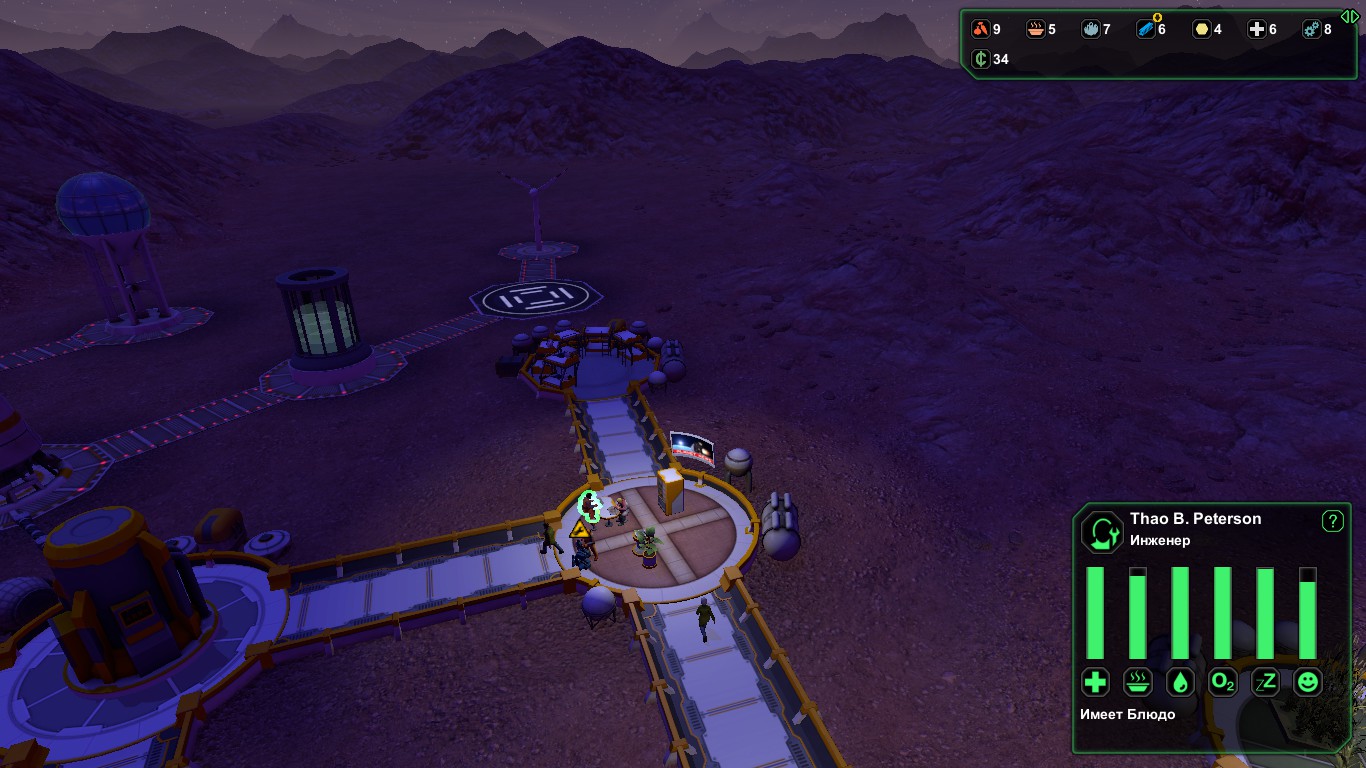Click the coins credits icon showing 34
Viewport: 1366px width, 768px height.
point(981,60)
